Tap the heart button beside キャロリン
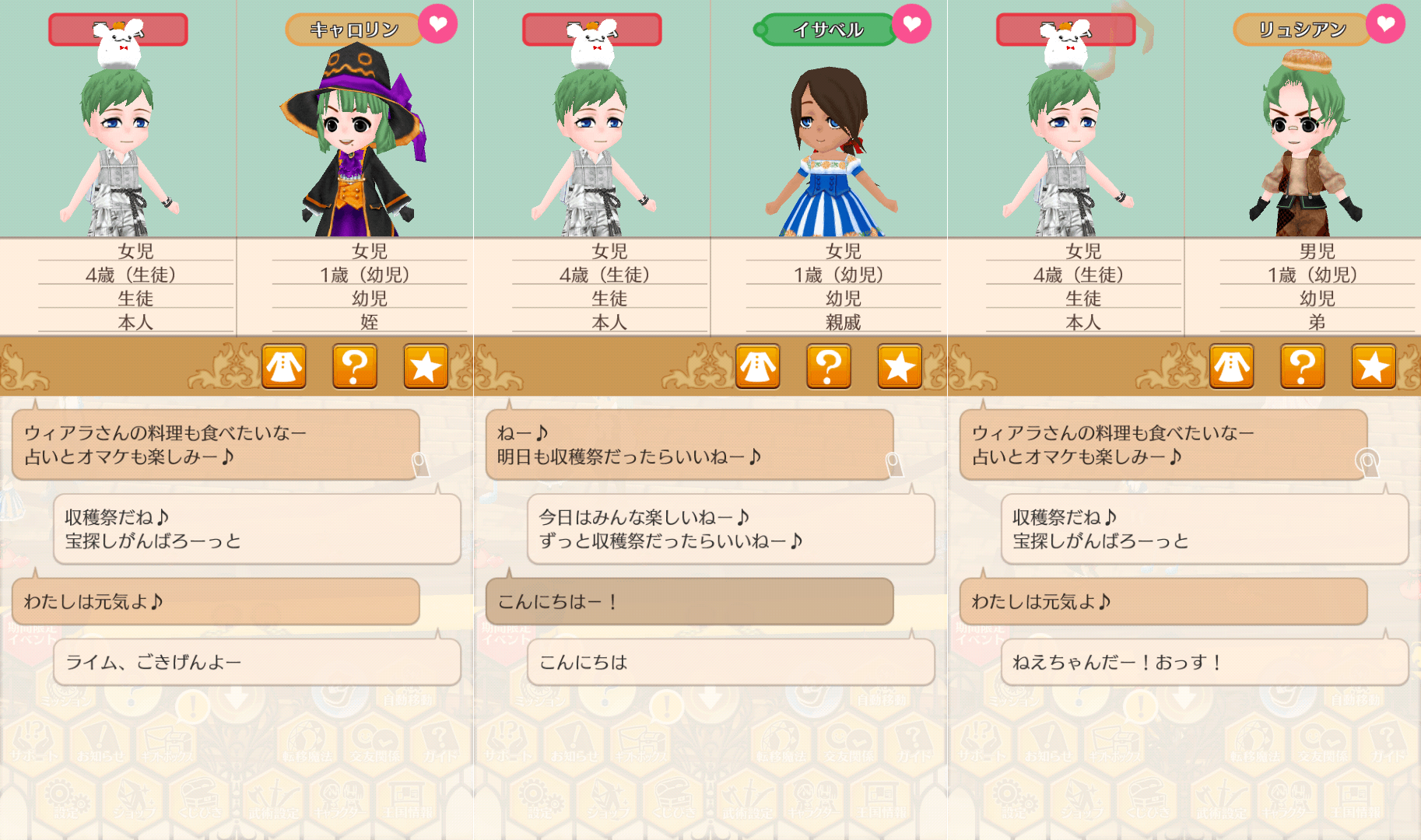The height and width of the screenshot is (840, 1421). pos(438,25)
